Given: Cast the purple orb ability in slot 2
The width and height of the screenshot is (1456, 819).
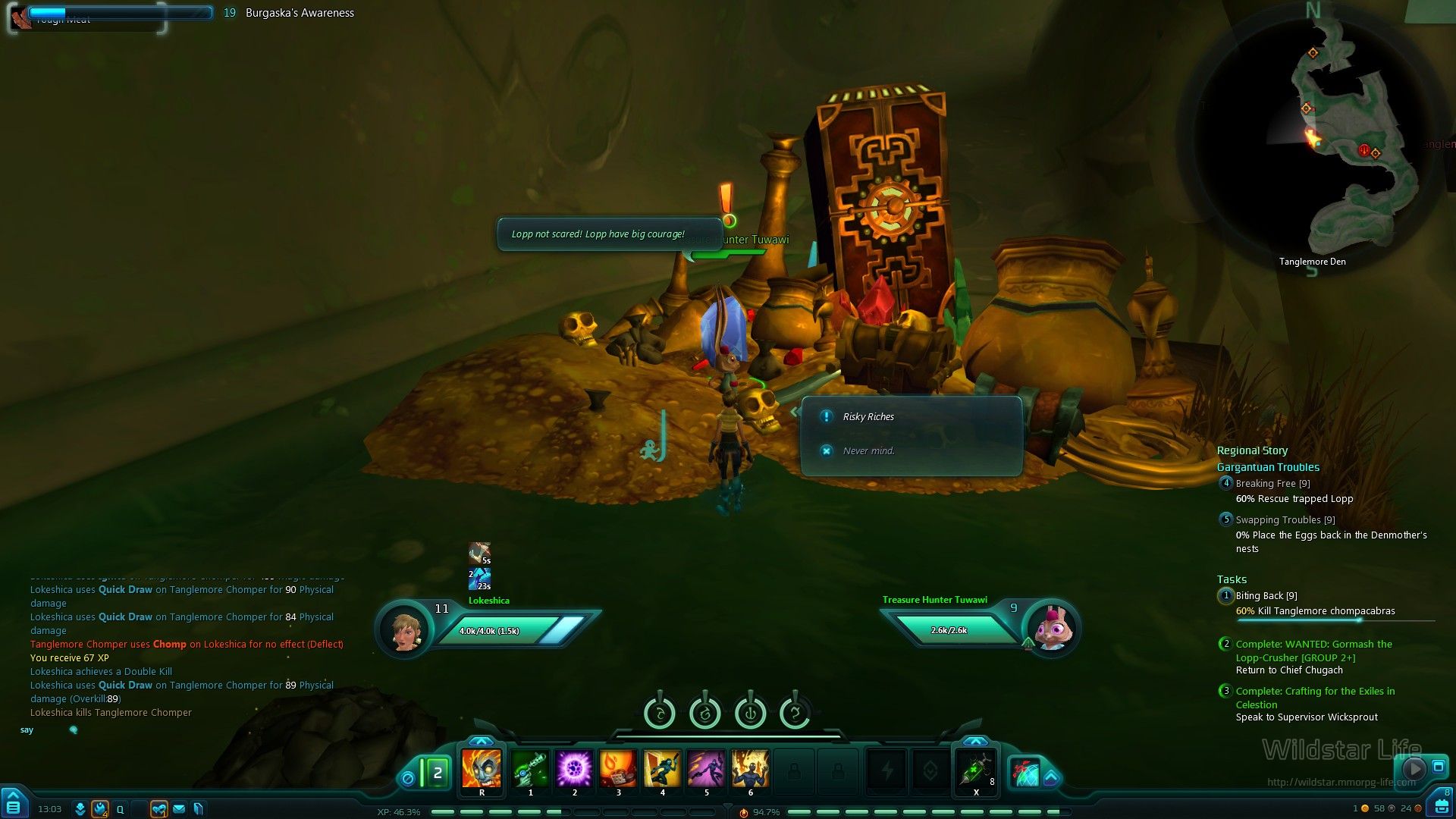Looking at the screenshot, I should coord(574,769).
